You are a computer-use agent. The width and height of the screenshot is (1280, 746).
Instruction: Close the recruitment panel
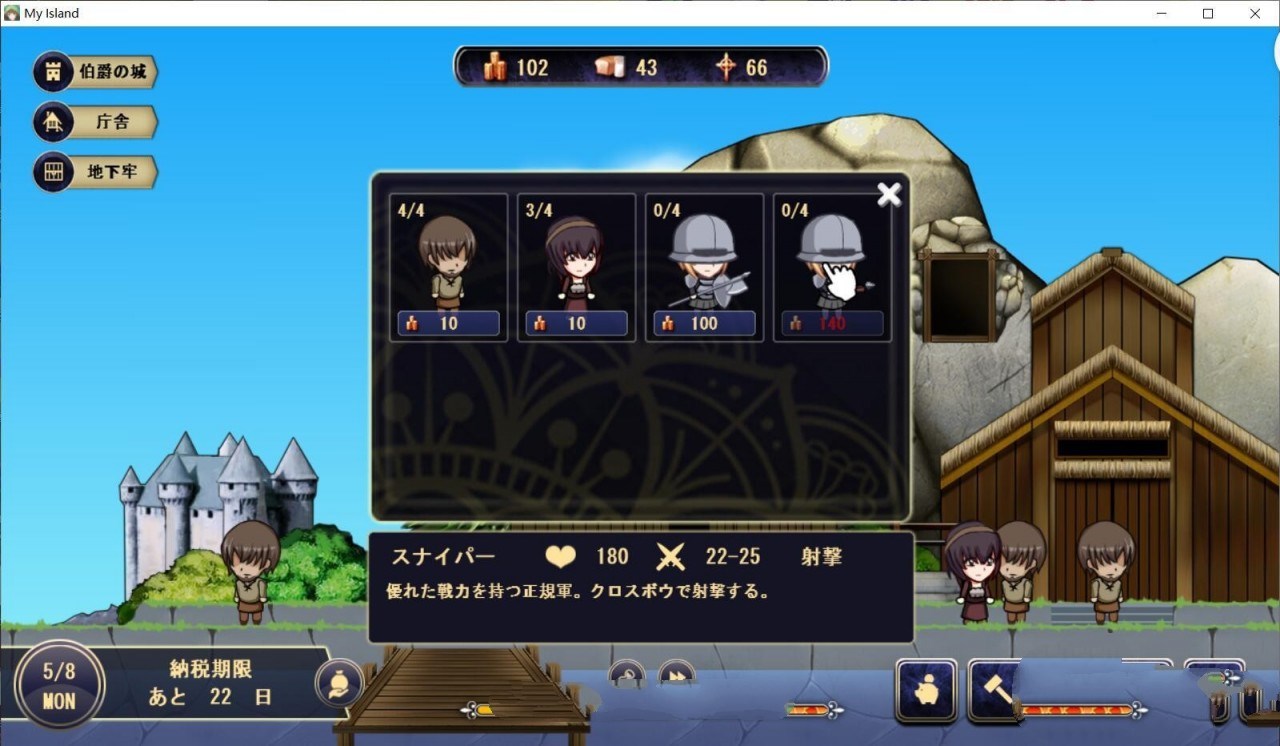[888, 194]
